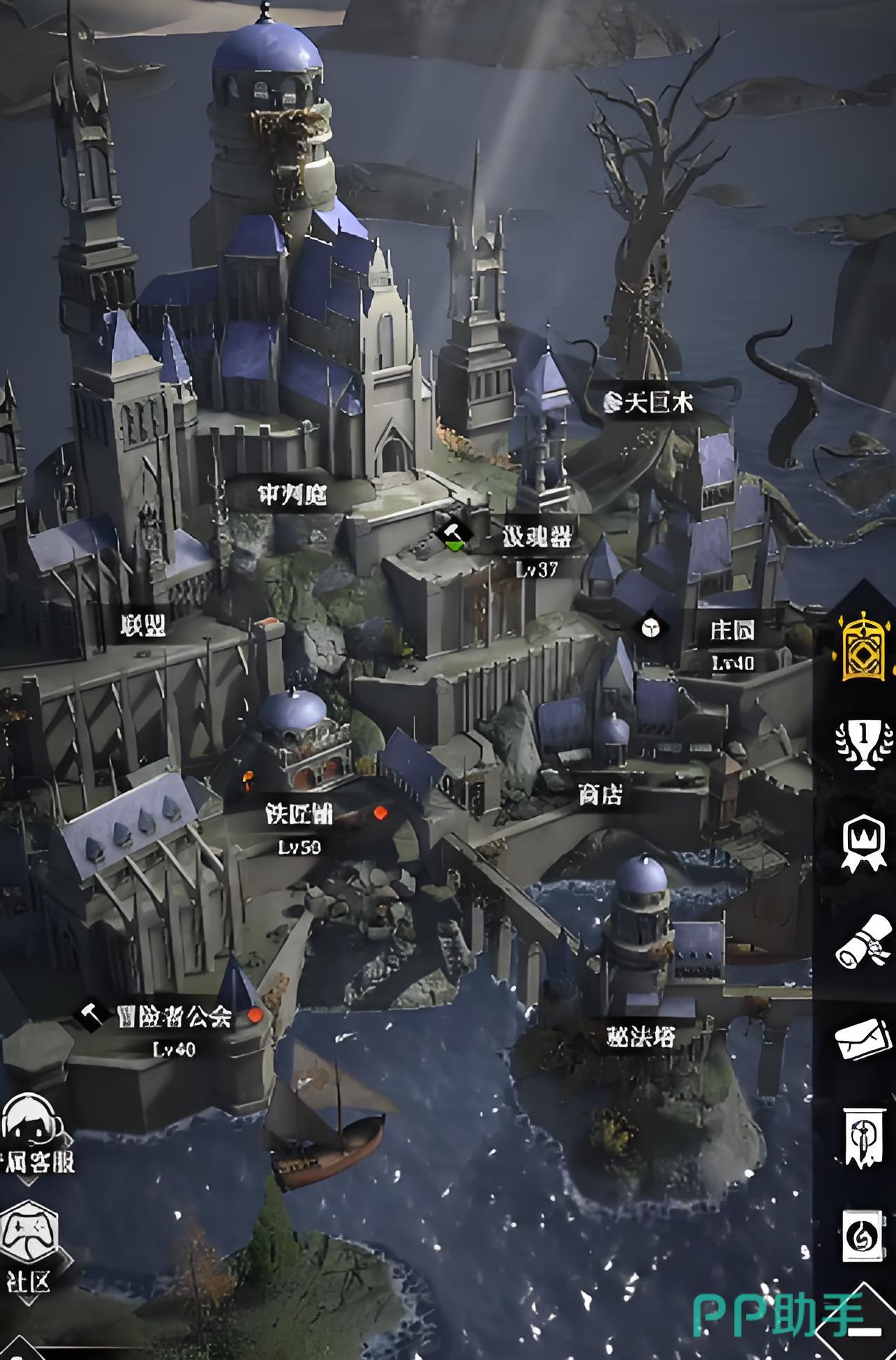
Task: Click the golden emblem sidebar icon
Action: 865,646
